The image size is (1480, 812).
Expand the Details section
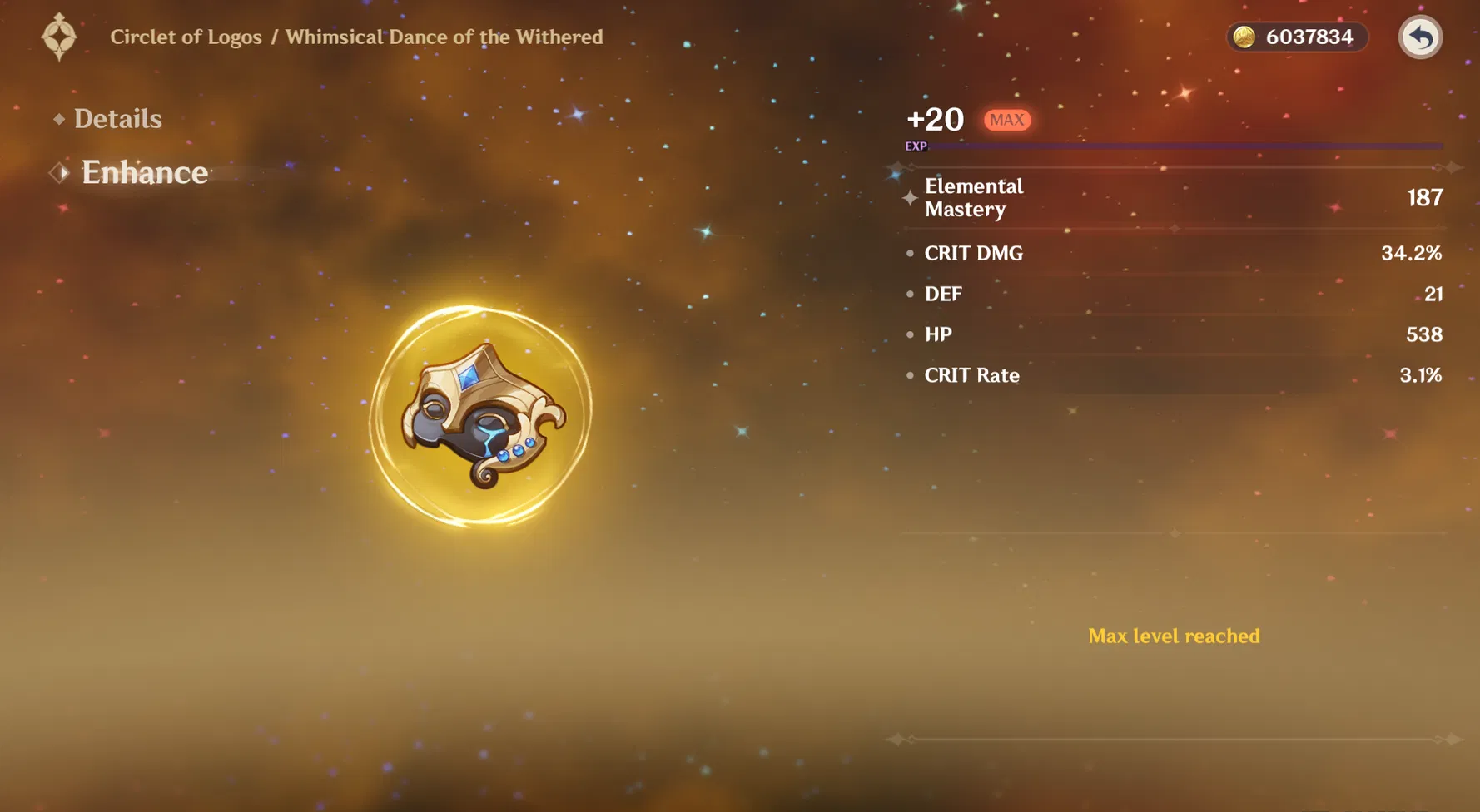[x=117, y=119]
